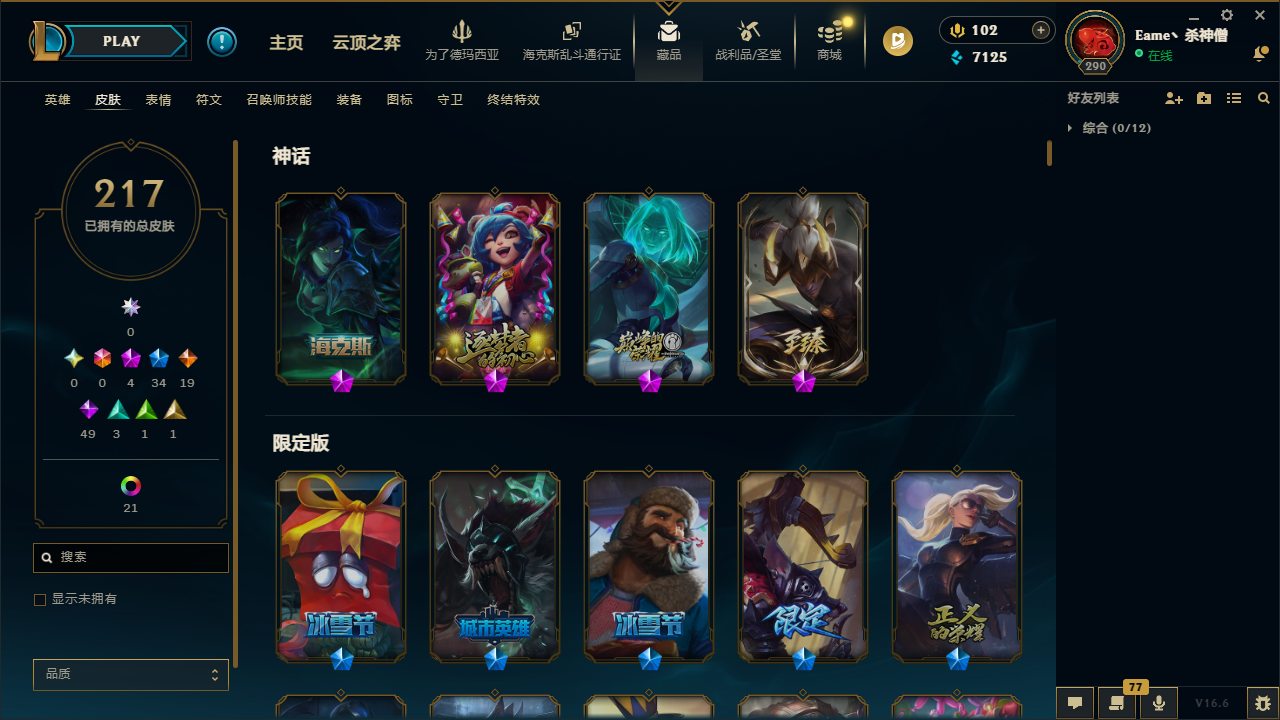The width and height of the screenshot is (1280, 720).
Task: Mute the microphone
Action: [x=1158, y=703]
